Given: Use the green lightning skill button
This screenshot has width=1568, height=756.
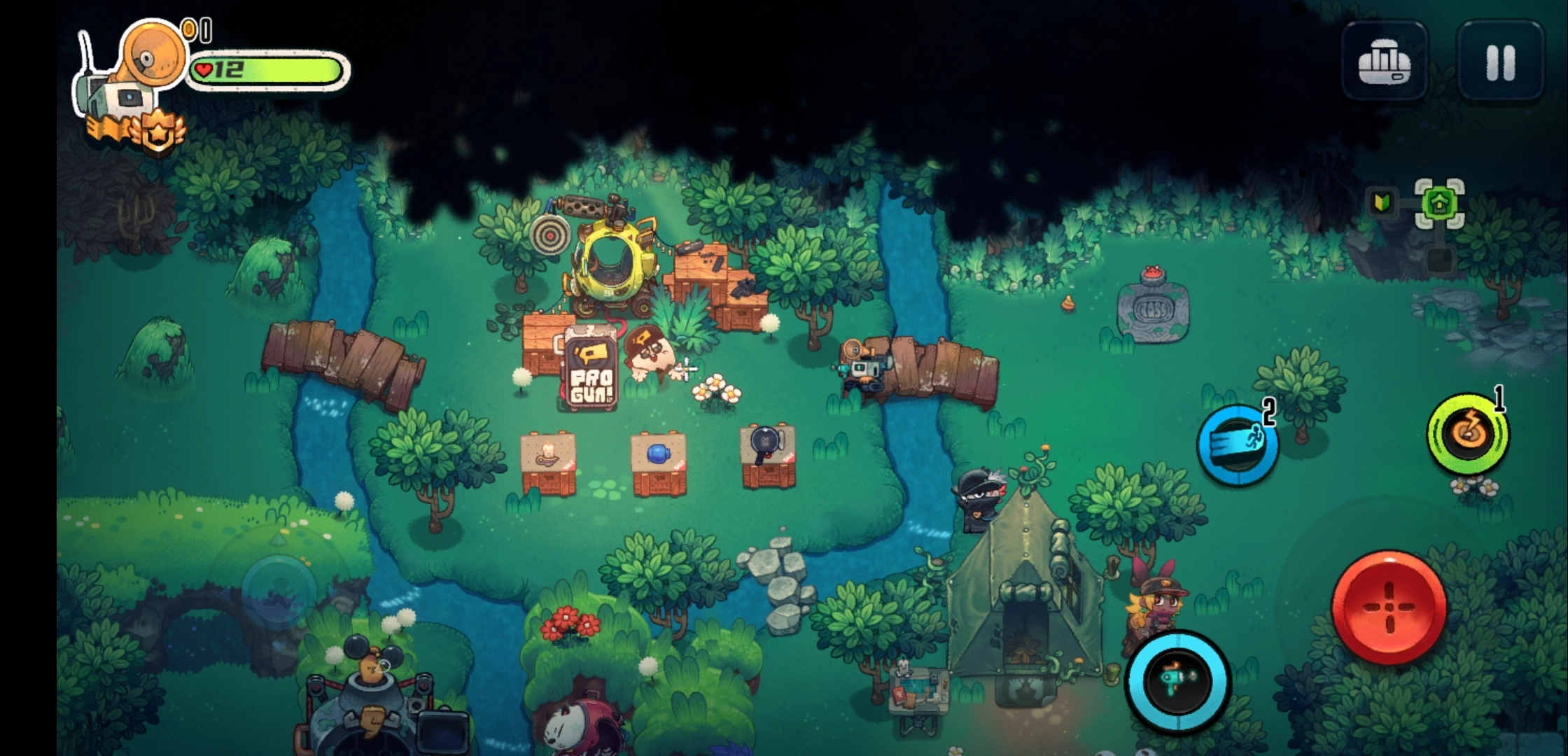Looking at the screenshot, I should coord(1467,434).
